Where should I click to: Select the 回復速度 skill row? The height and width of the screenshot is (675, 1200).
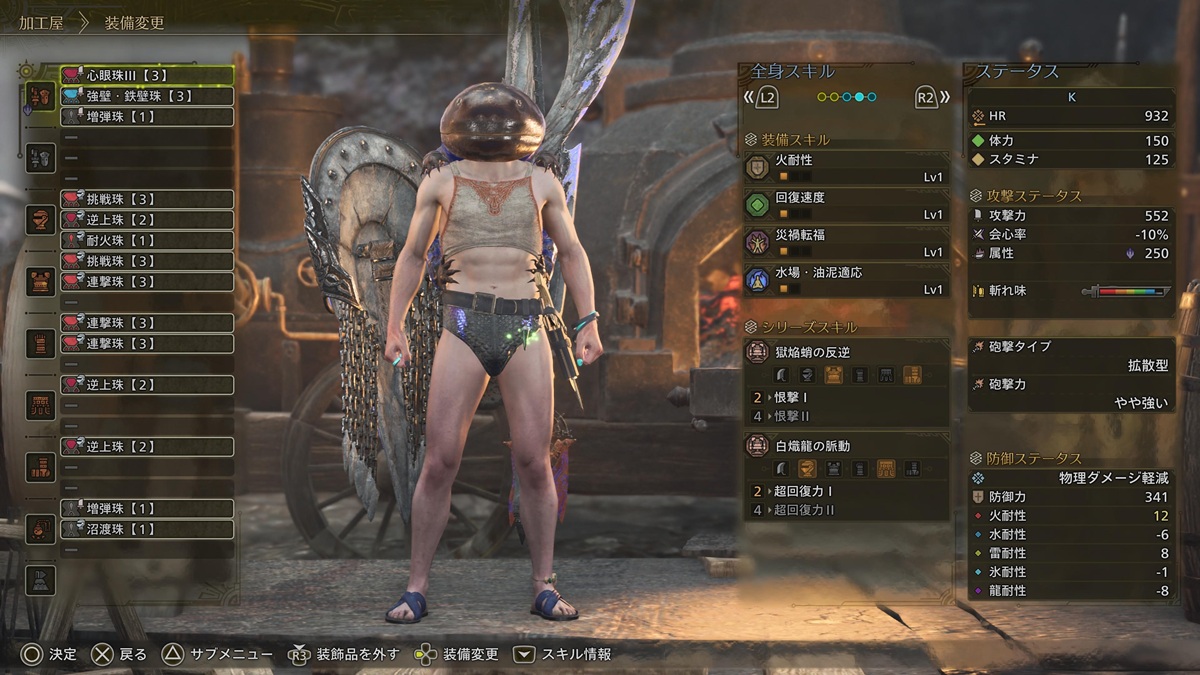tap(846, 205)
